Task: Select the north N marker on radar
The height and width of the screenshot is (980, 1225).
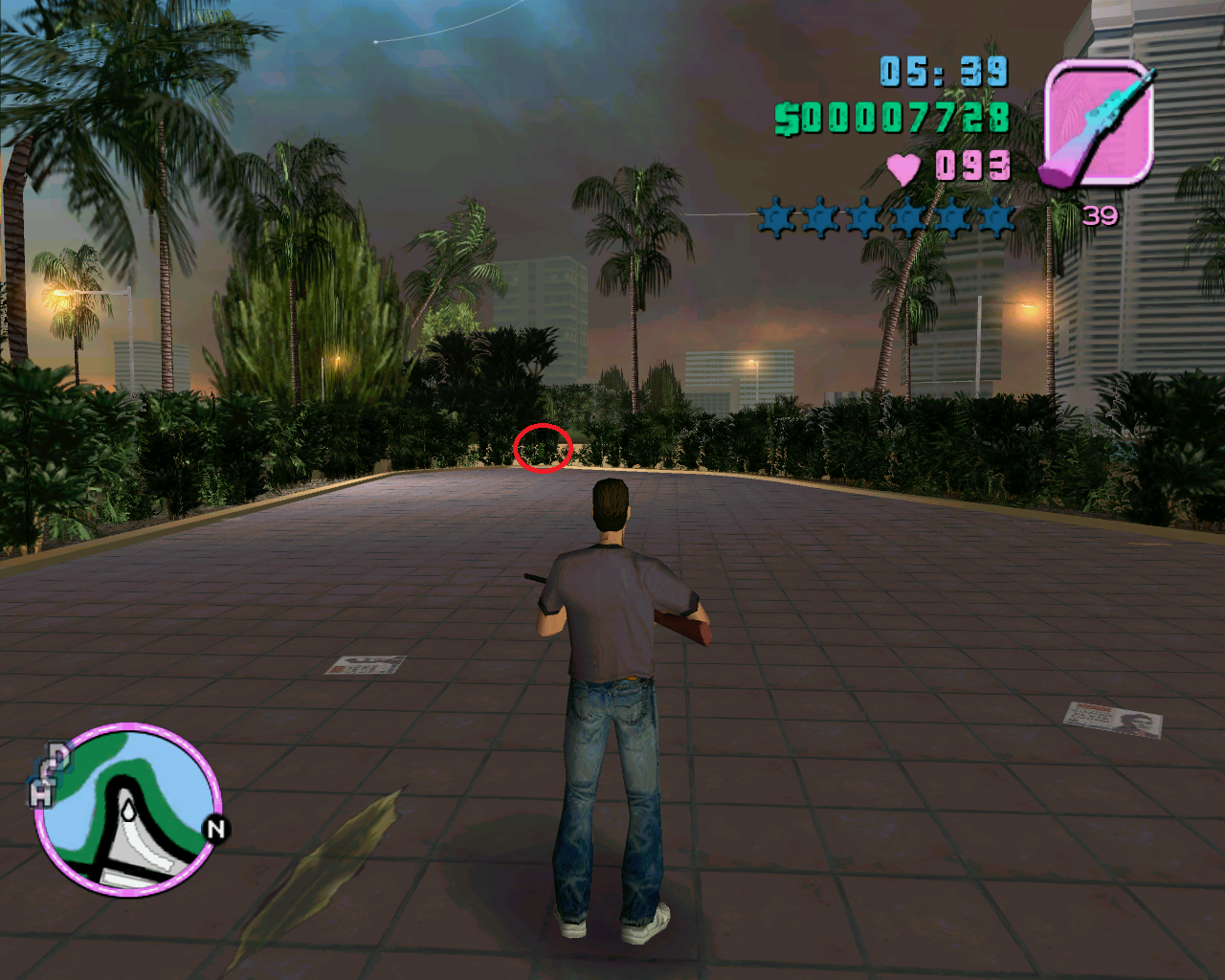Action: (215, 829)
